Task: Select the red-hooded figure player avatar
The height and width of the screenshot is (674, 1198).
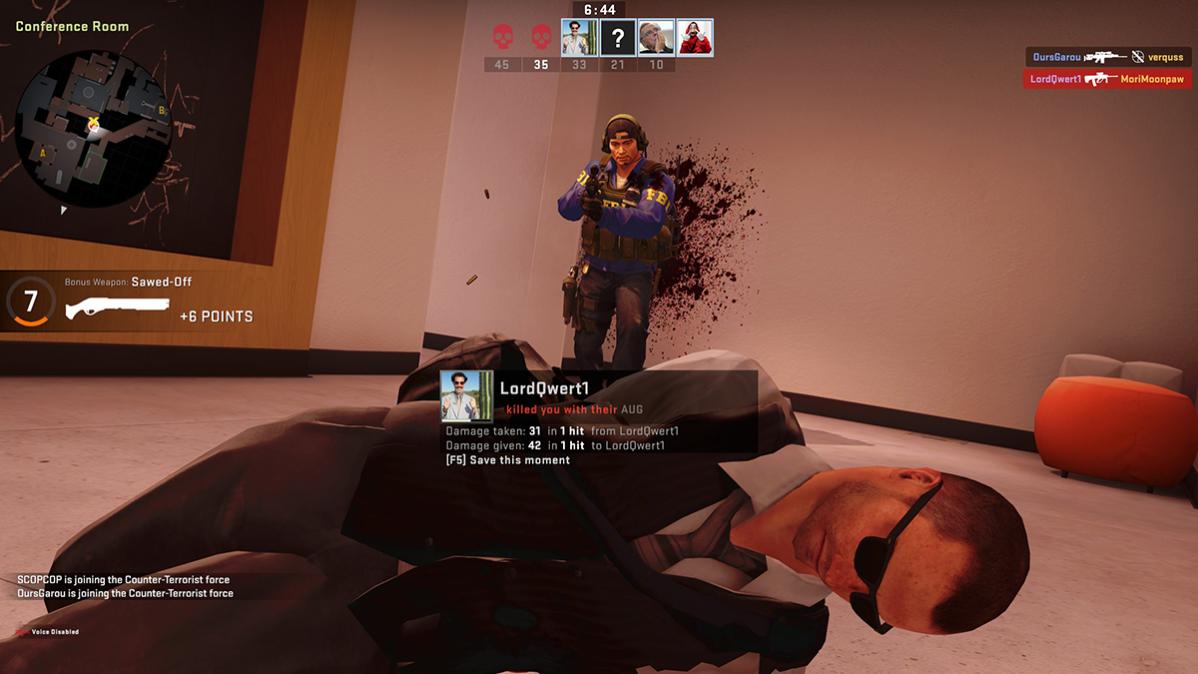Action: click(695, 38)
